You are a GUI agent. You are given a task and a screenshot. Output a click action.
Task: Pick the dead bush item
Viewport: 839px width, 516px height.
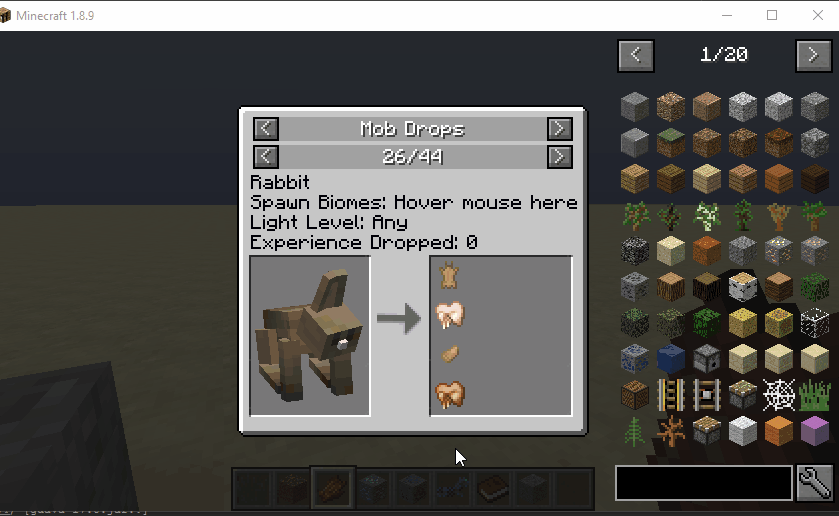672,432
